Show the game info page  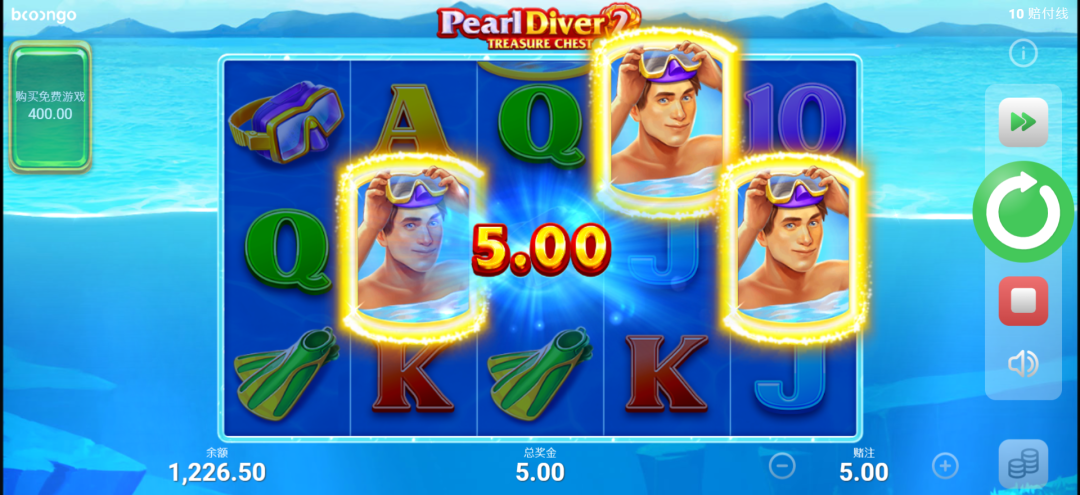tap(1023, 53)
